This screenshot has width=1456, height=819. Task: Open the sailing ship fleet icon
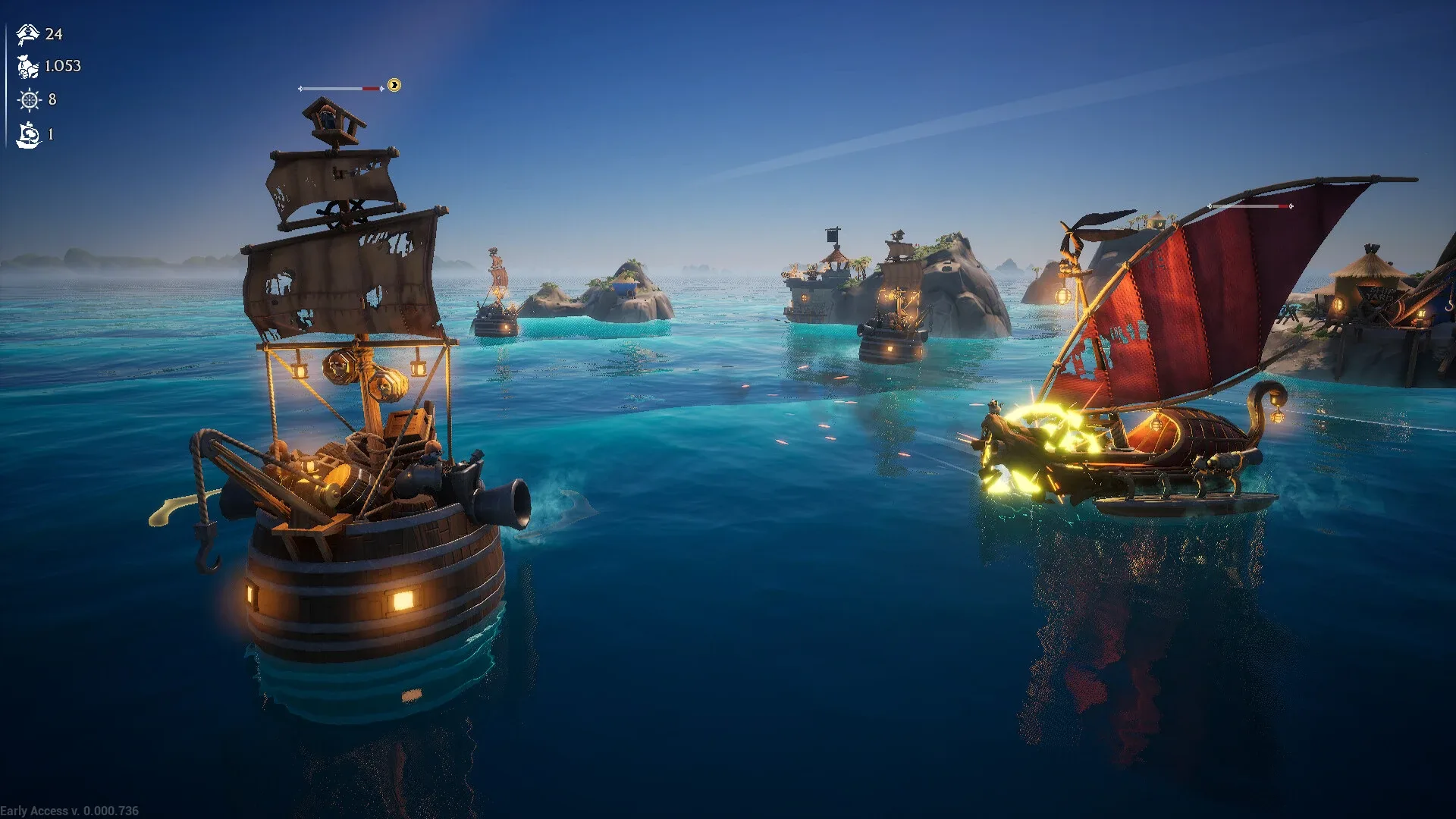pos(29,135)
